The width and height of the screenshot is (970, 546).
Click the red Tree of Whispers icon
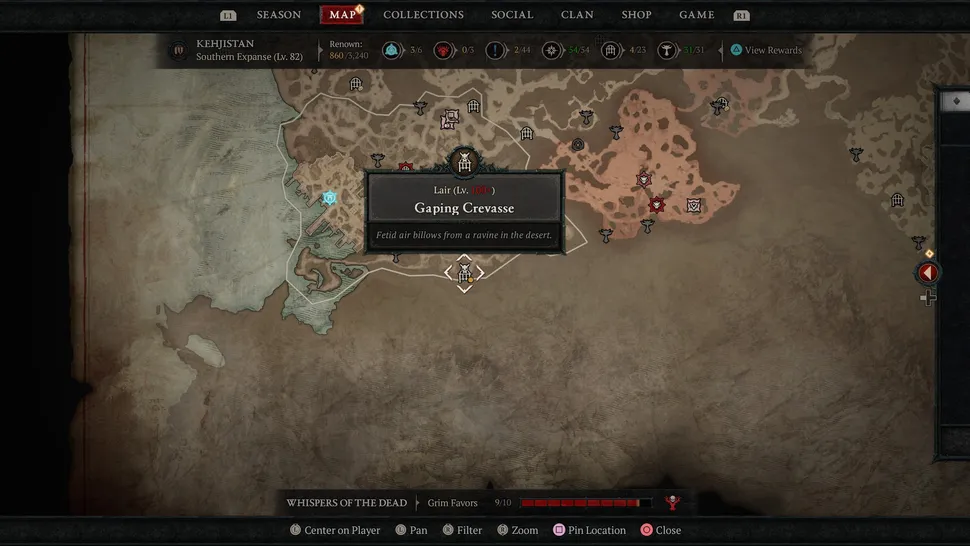pos(672,503)
